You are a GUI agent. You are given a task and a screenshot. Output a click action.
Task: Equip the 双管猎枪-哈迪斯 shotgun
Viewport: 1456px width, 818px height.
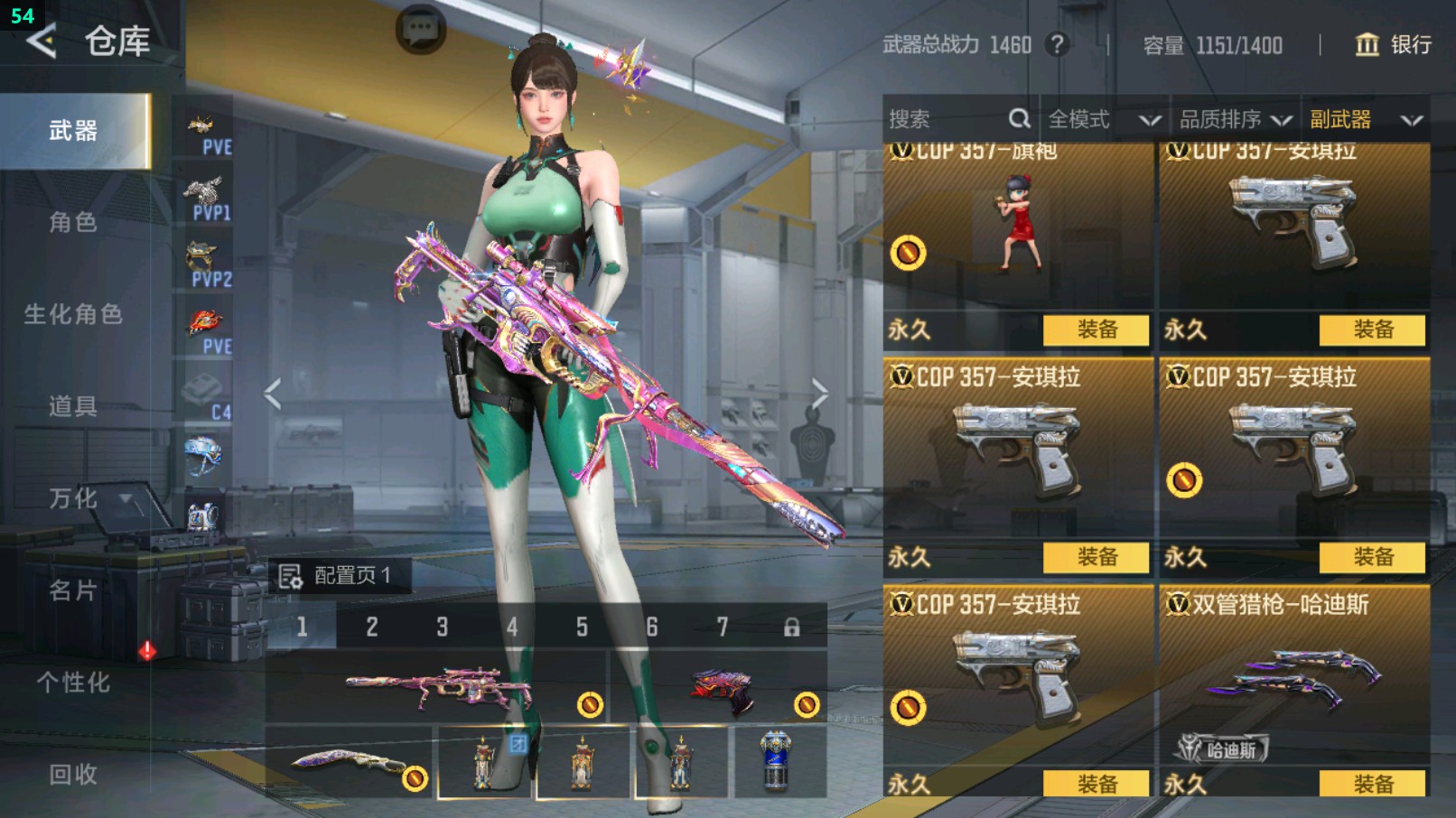click(x=1372, y=783)
